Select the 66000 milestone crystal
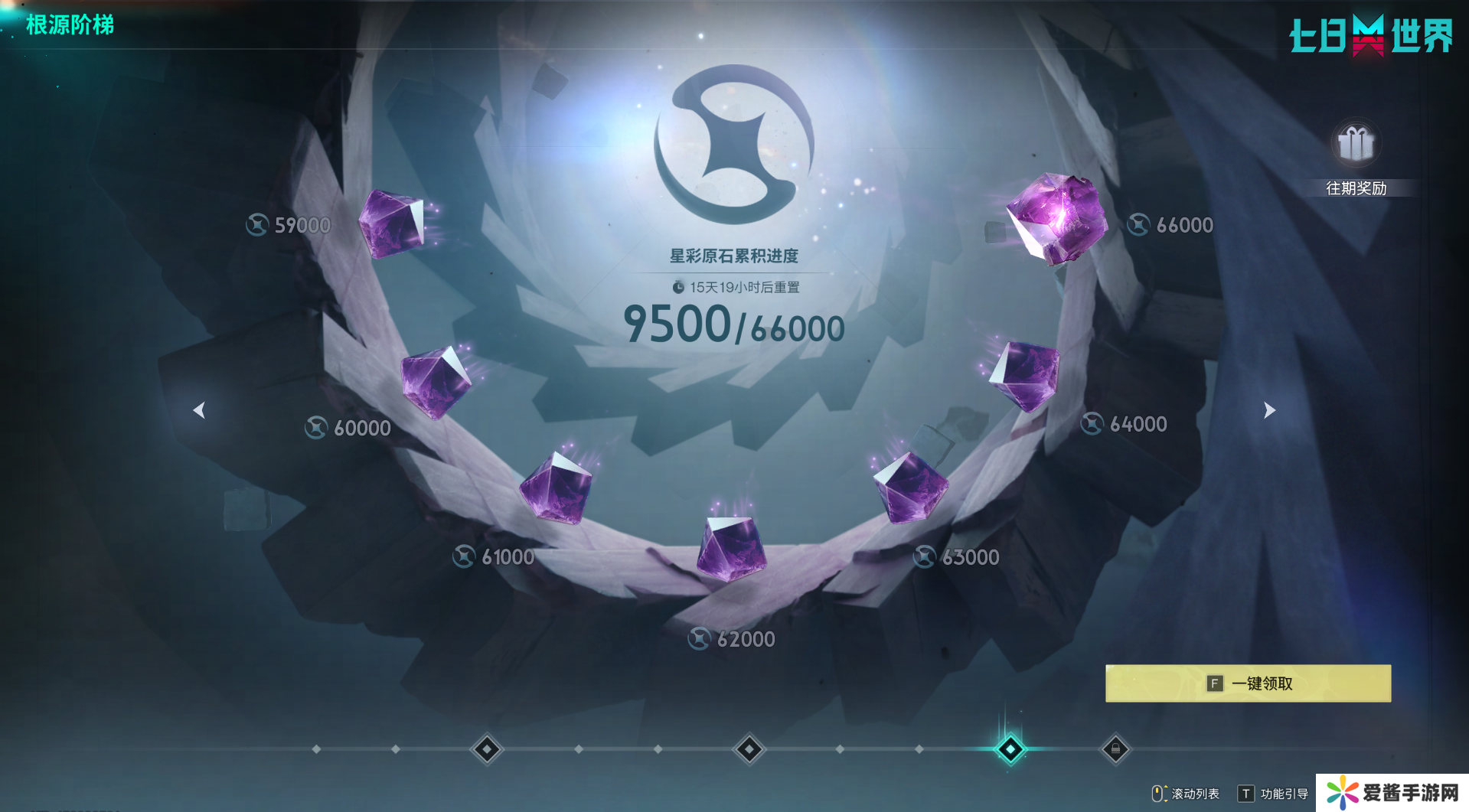This screenshot has height=812, width=1469. click(x=1057, y=218)
